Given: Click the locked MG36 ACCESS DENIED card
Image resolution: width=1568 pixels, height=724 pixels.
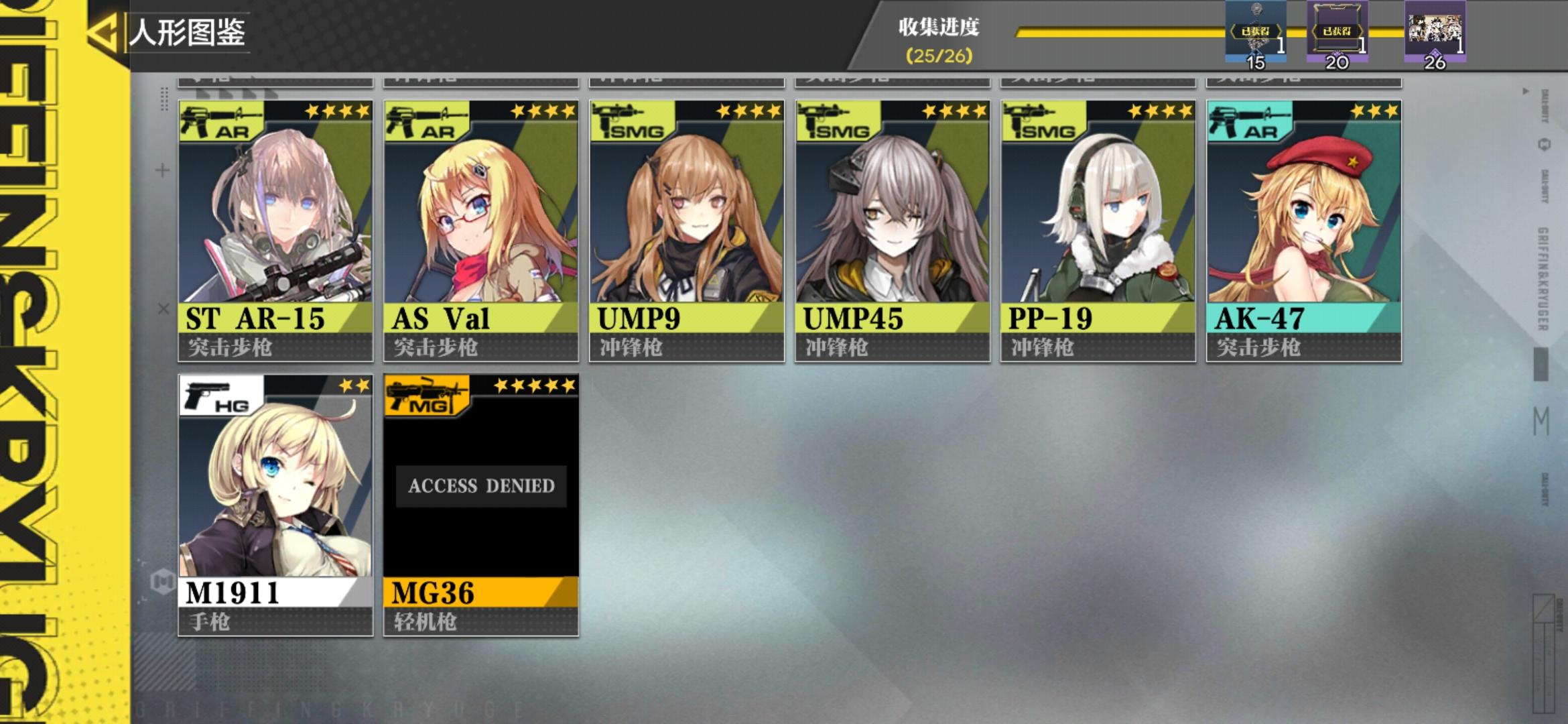Looking at the screenshot, I should pyautogui.click(x=481, y=486).
